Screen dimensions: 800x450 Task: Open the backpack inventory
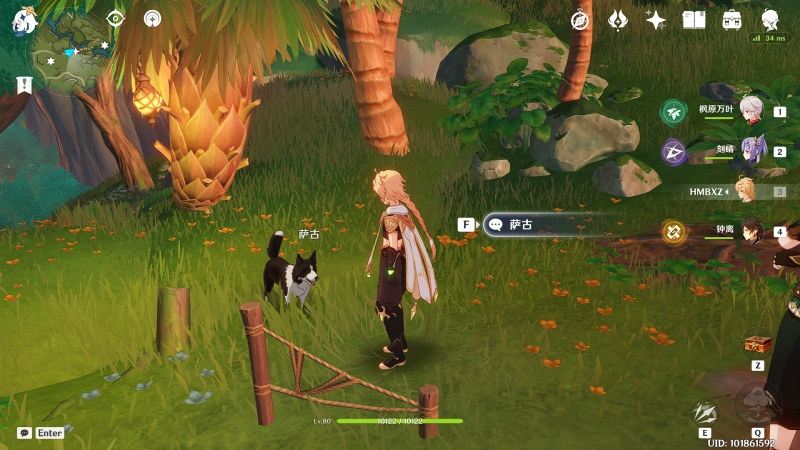click(732, 20)
